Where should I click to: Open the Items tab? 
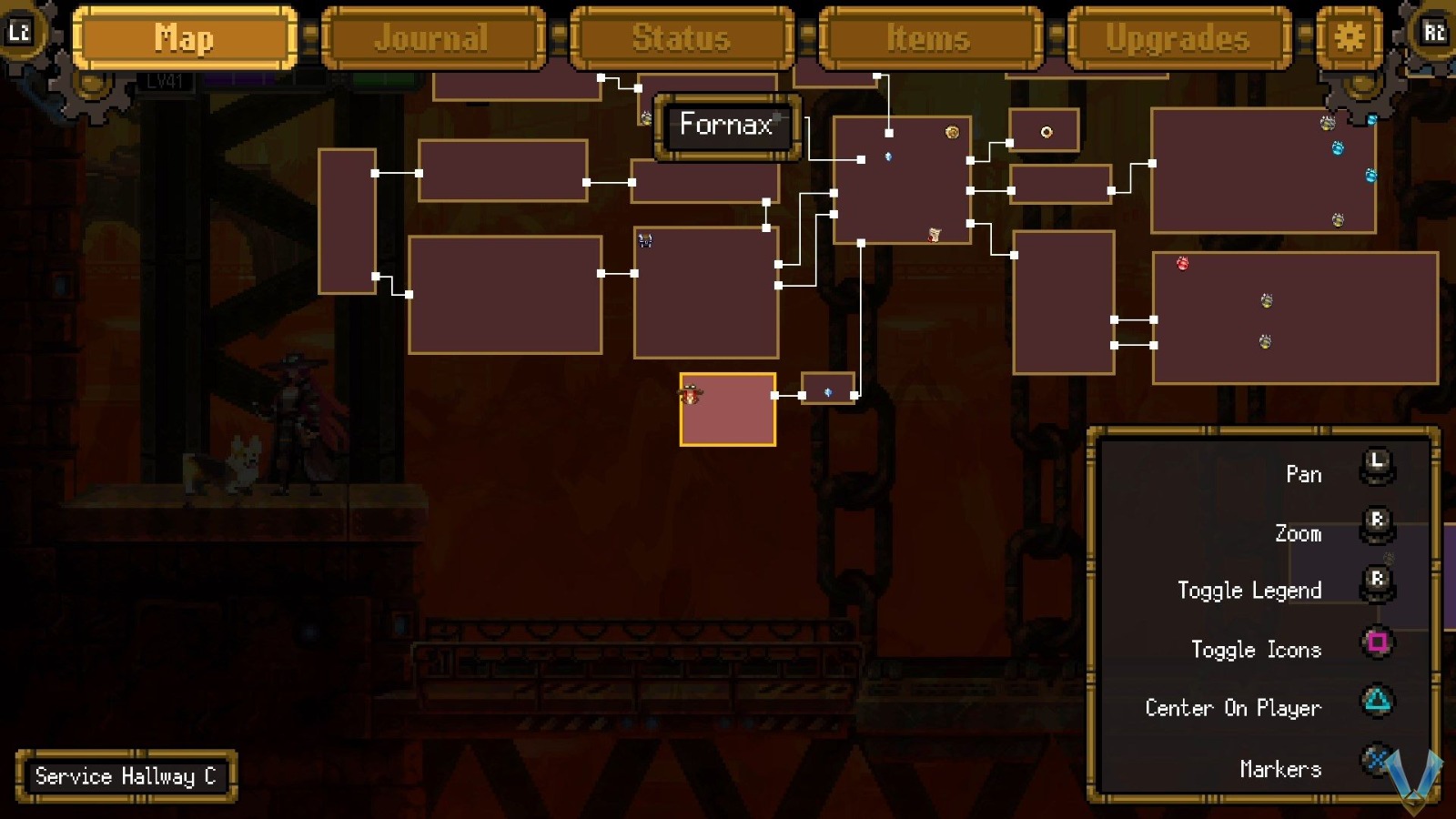pyautogui.click(x=928, y=38)
